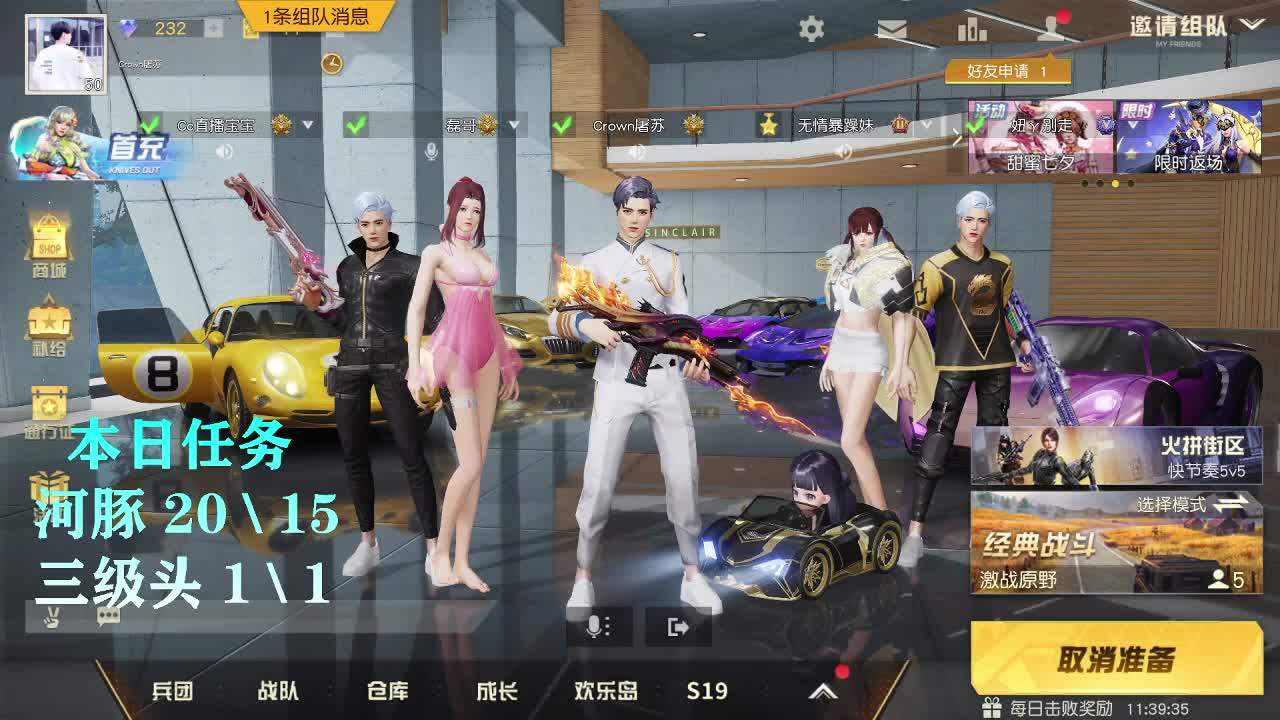The image size is (1280, 720).
Task: Open friends icon with red notification dot
Action: (x=1050, y=30)
